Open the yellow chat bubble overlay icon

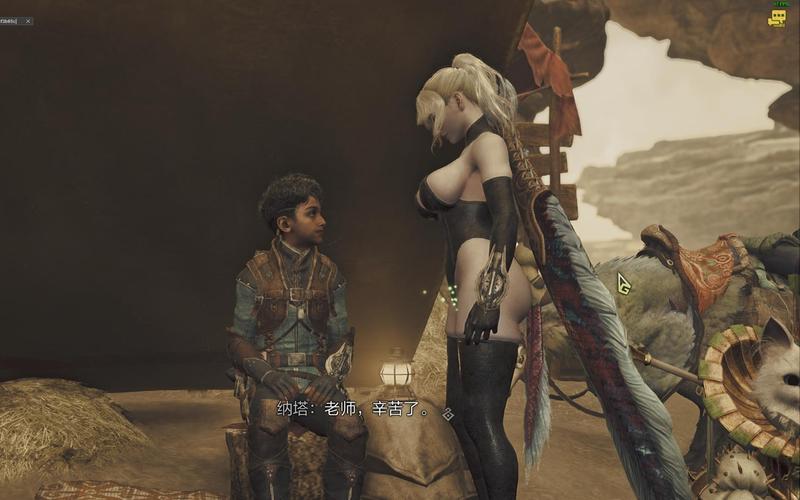click(x=777, y=18)
